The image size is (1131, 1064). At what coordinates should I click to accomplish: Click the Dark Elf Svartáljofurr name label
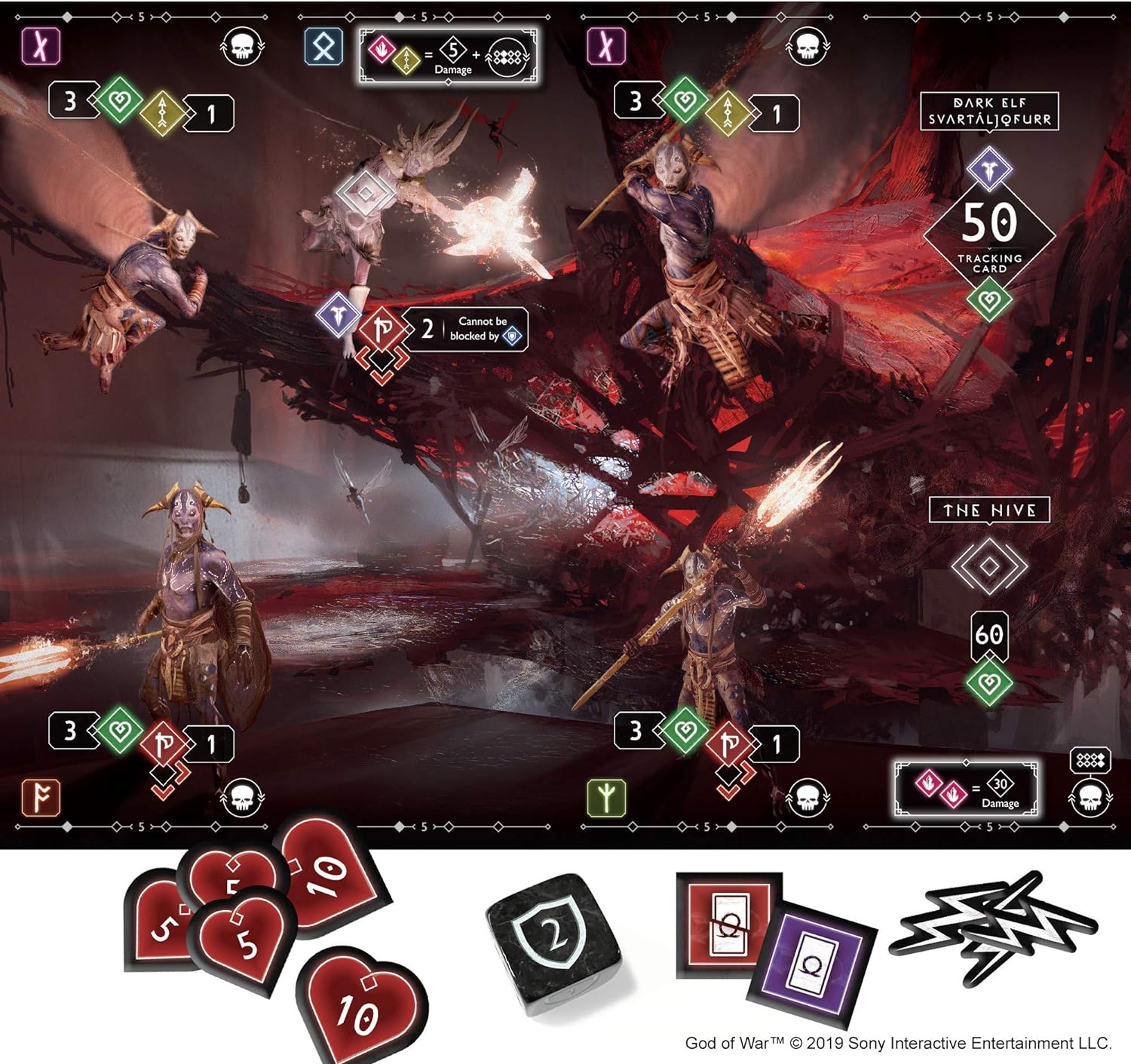[989, 112]
